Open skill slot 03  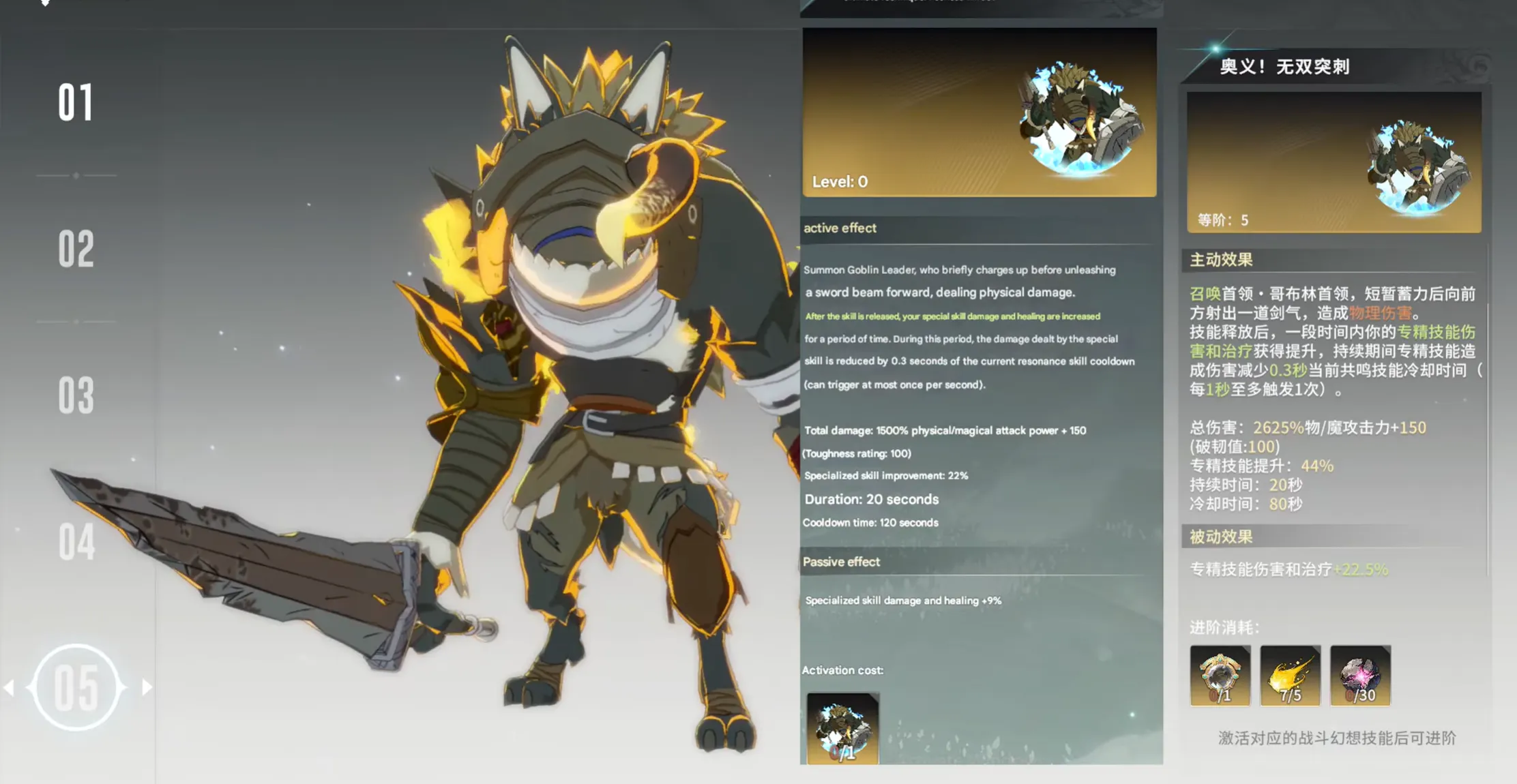pos(77,395)
